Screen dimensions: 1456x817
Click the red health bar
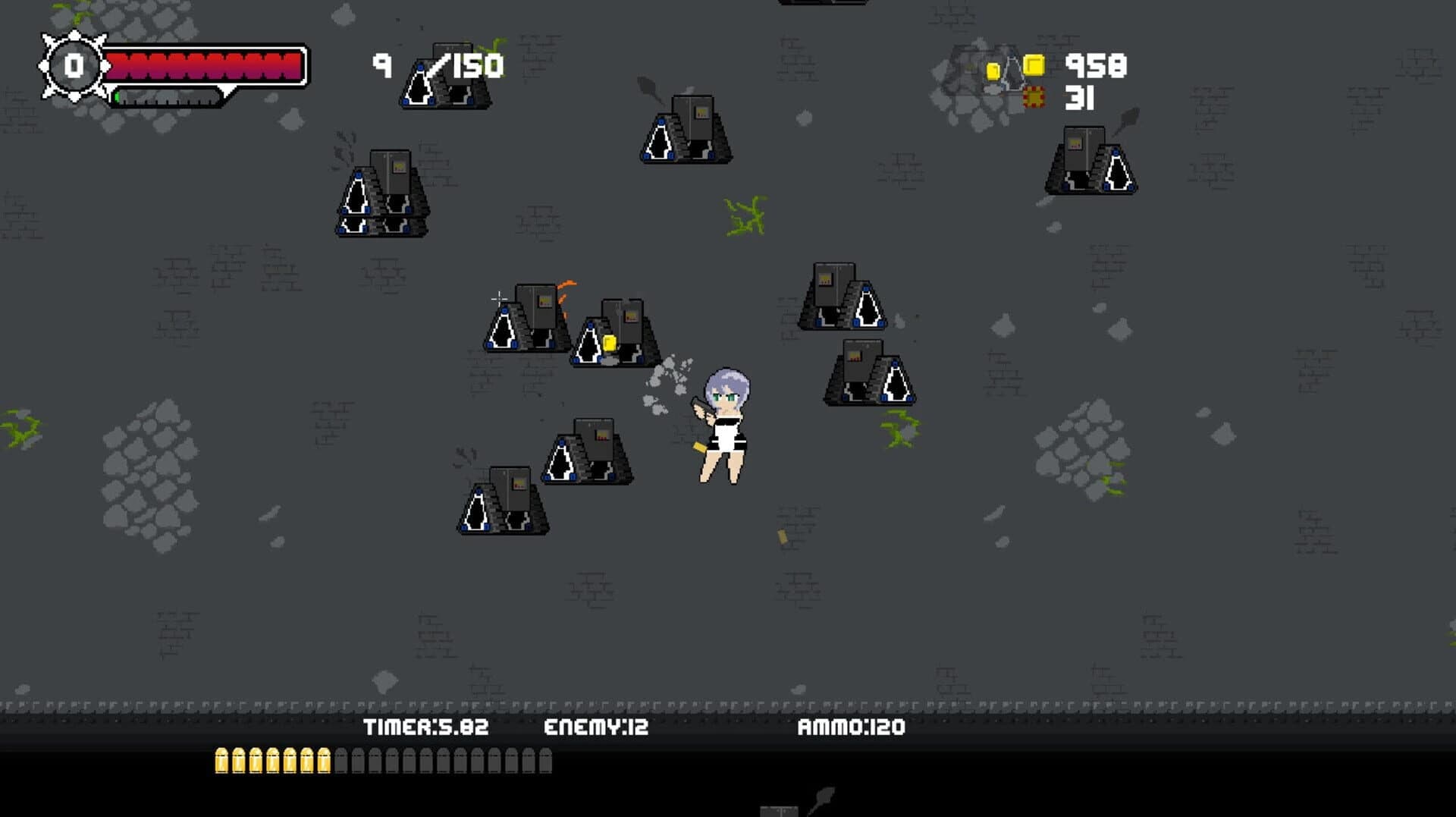pyautogui.click(x=205, y=64)
